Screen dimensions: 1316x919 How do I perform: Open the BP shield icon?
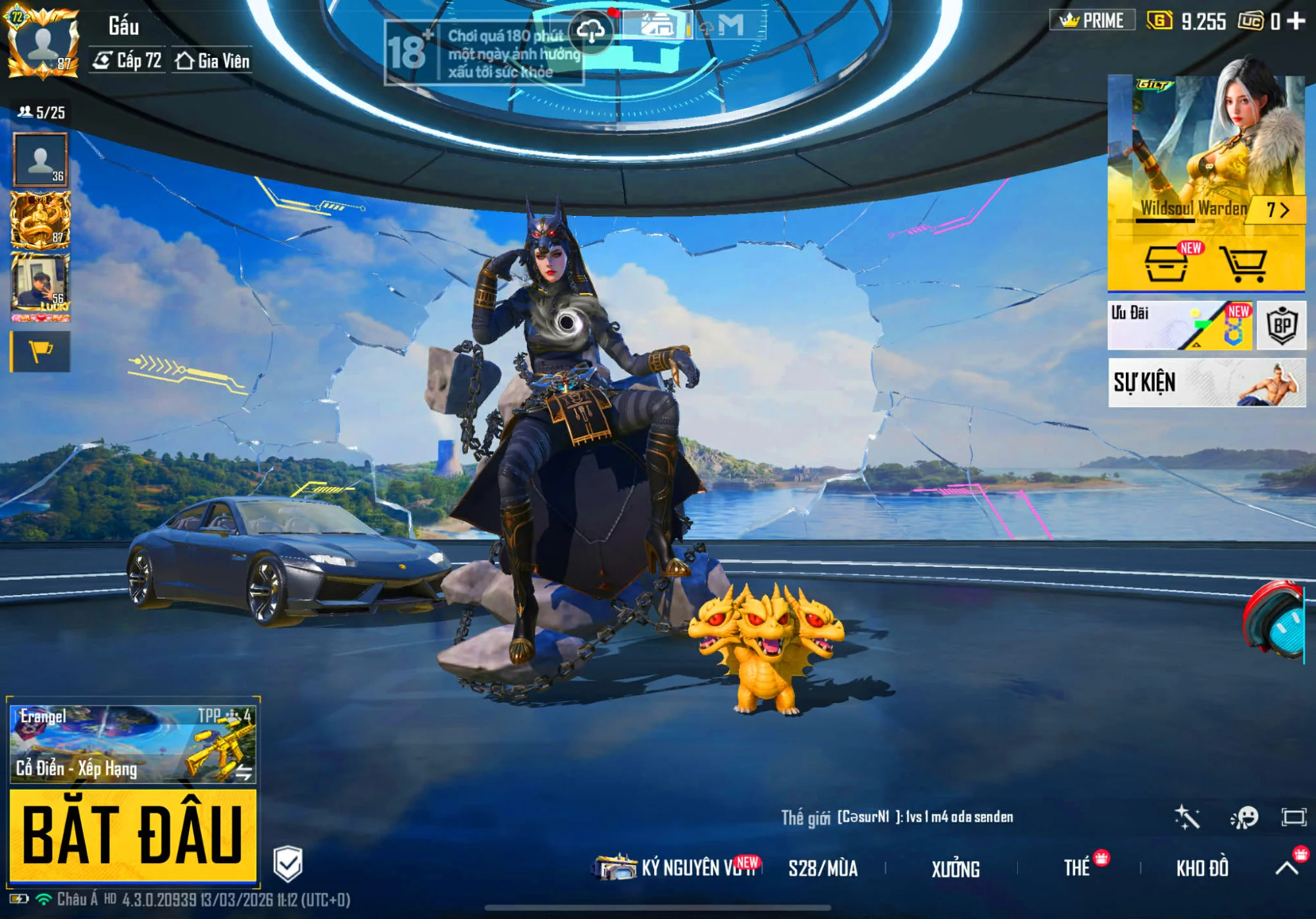click(1281, 325)
